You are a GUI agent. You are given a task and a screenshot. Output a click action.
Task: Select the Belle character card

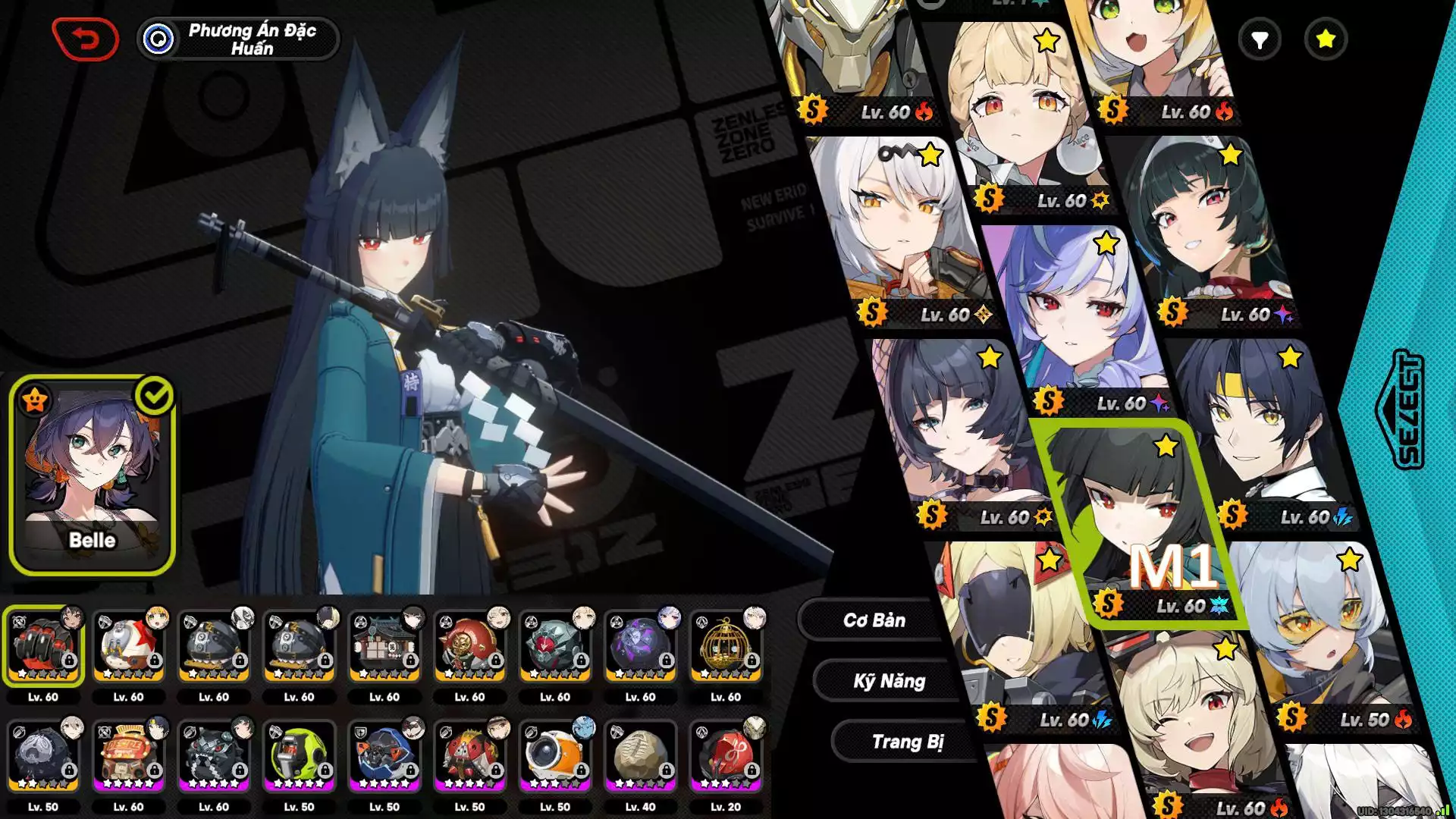click(x=93, y=475)
